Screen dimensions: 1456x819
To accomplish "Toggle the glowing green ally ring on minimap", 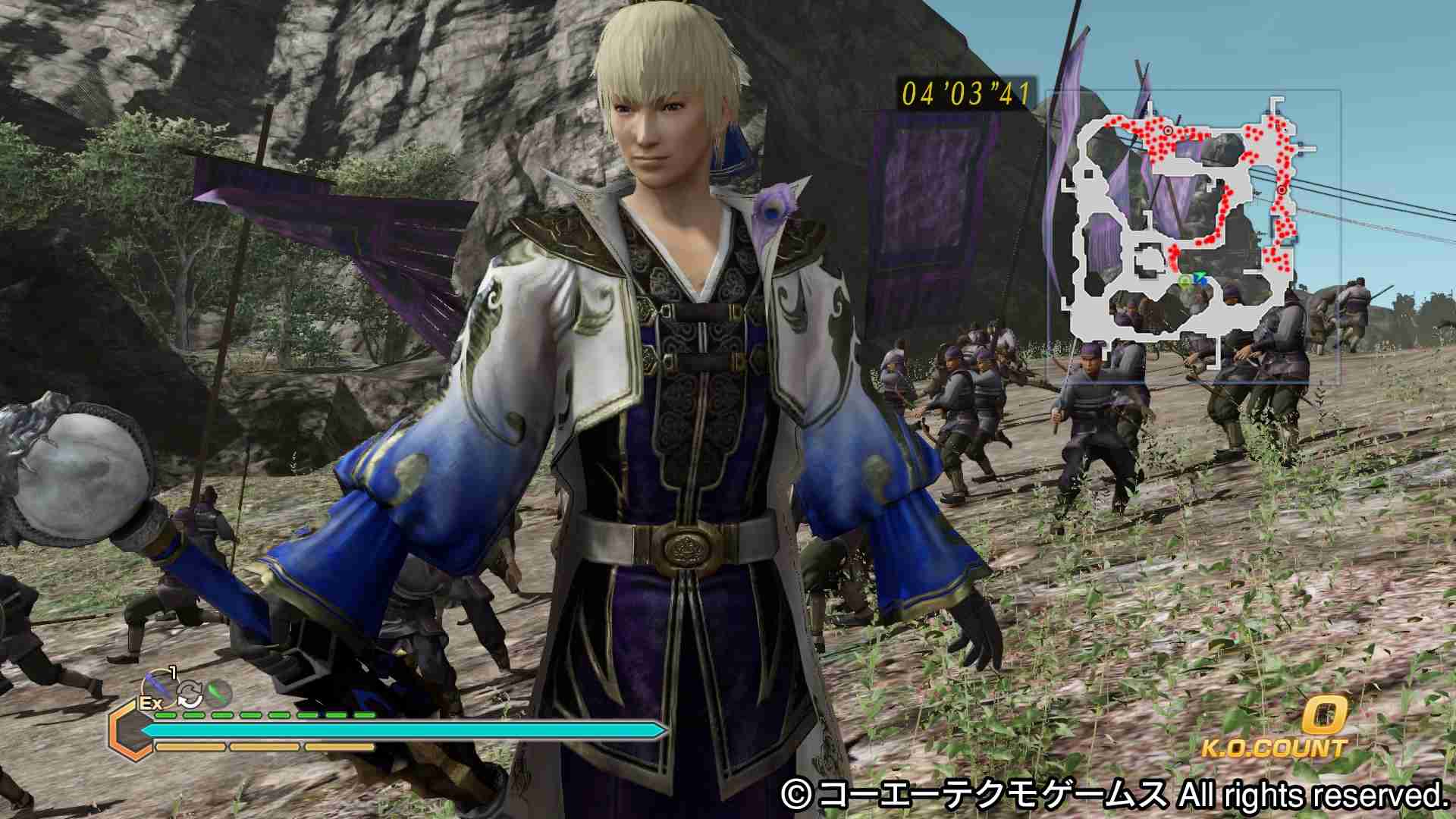I will tap(1185, 281).
